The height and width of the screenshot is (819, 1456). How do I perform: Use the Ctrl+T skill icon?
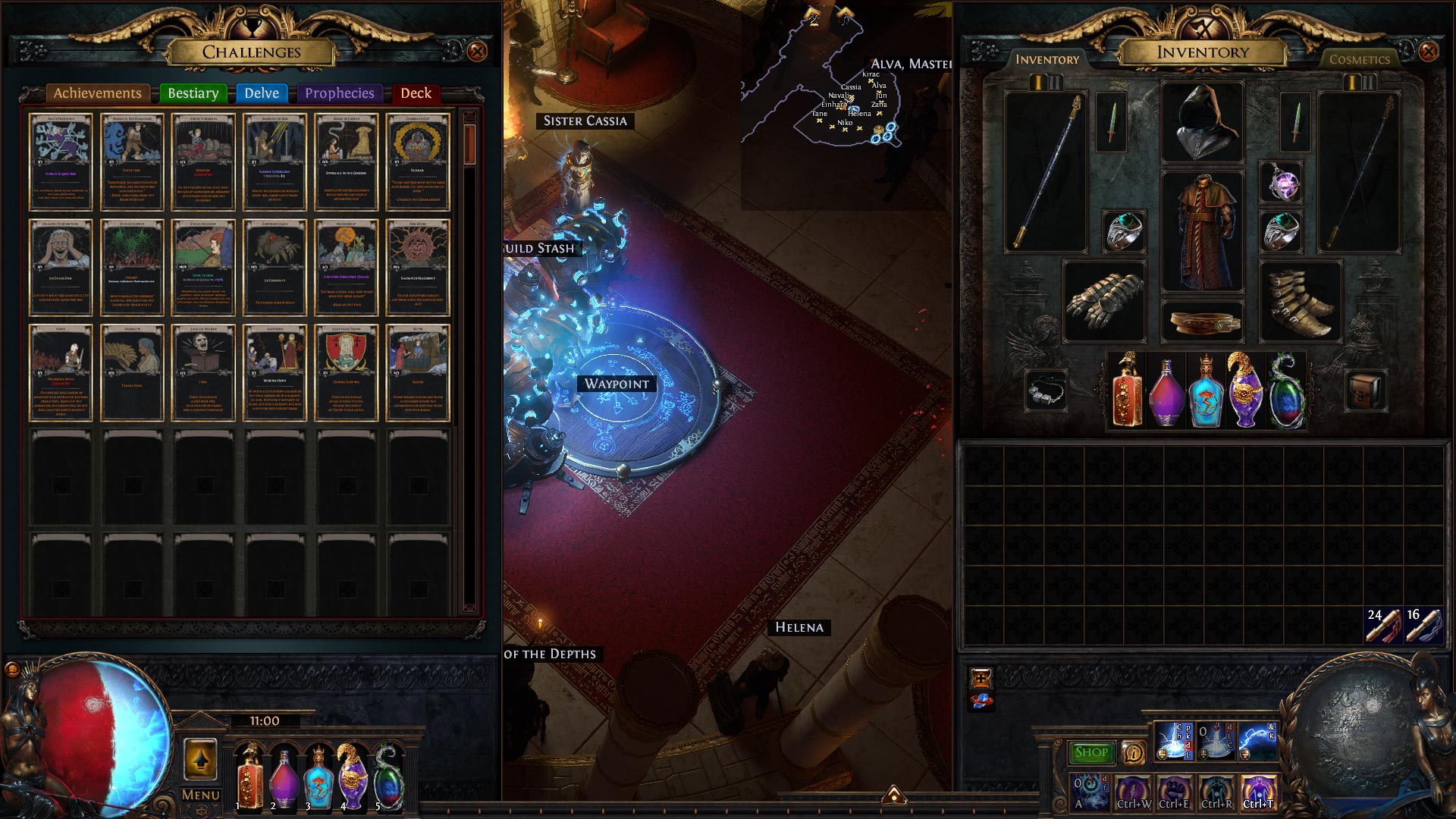click(x=1258, y=792)
